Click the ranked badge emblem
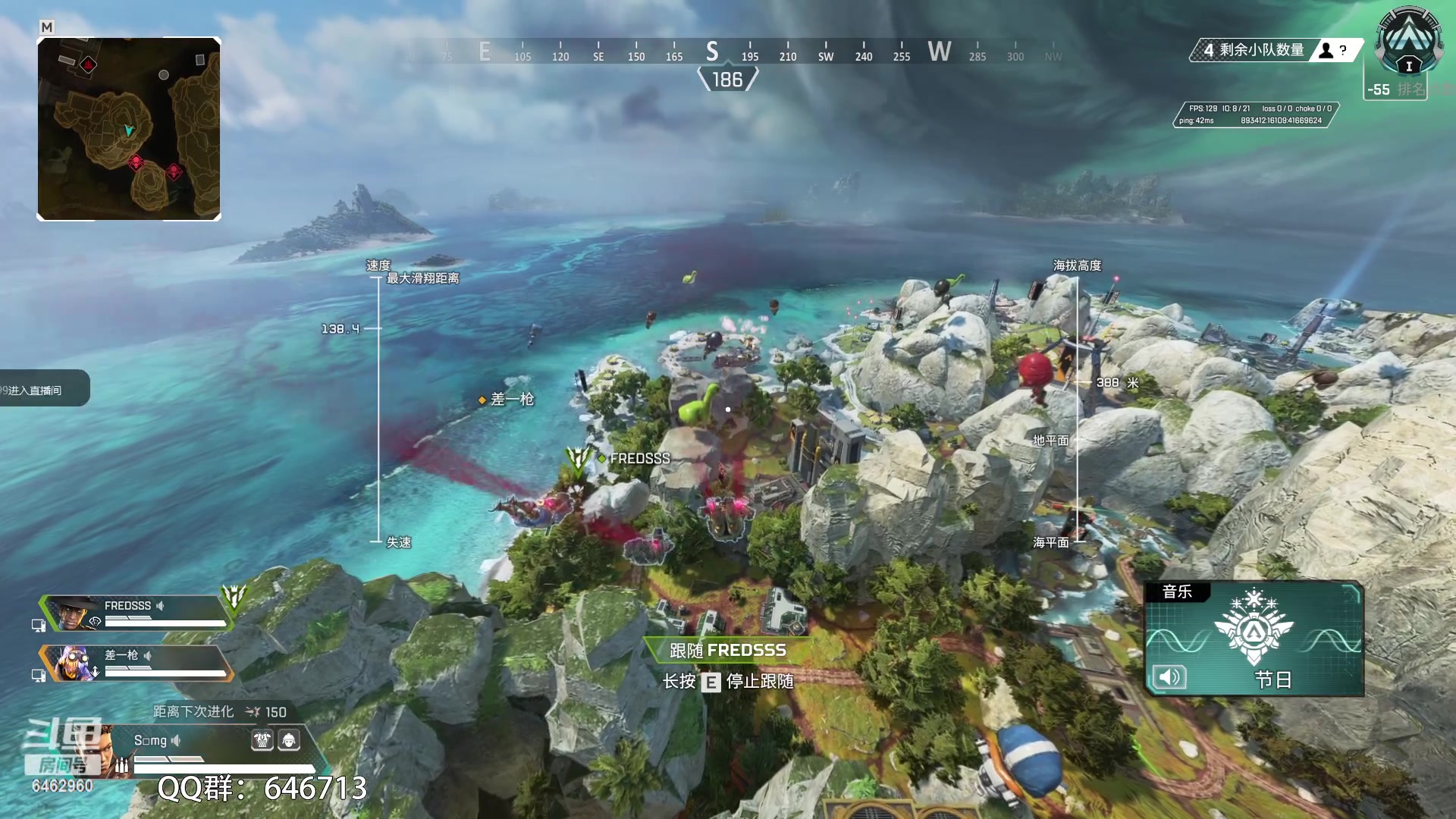Screen dimensions: 1456x819 (1409, 42)
